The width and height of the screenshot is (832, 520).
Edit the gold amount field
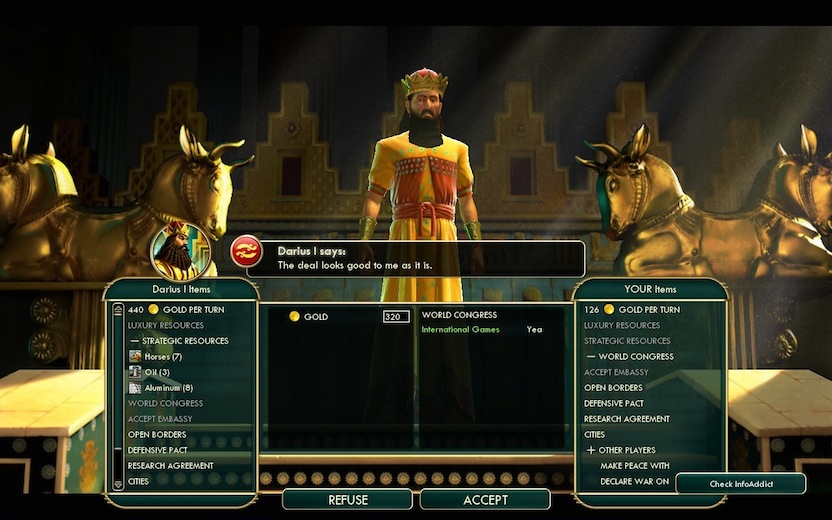point(396,317)
